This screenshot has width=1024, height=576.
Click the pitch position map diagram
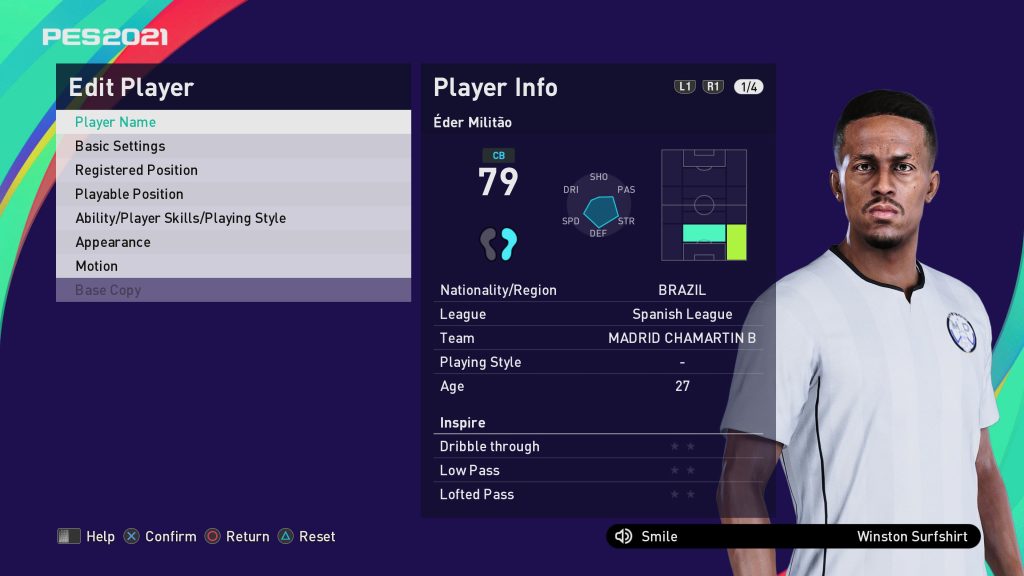click(x=704, y=205)
